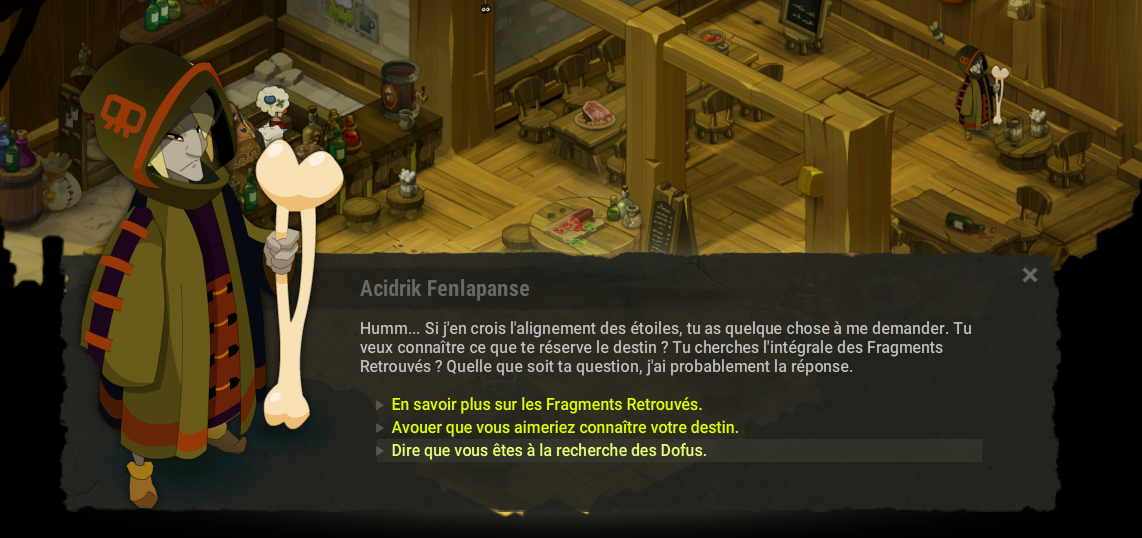Close the Acidrik Fenlapanse dialogue window
1142x538 pixels.
pos(1030,275)
